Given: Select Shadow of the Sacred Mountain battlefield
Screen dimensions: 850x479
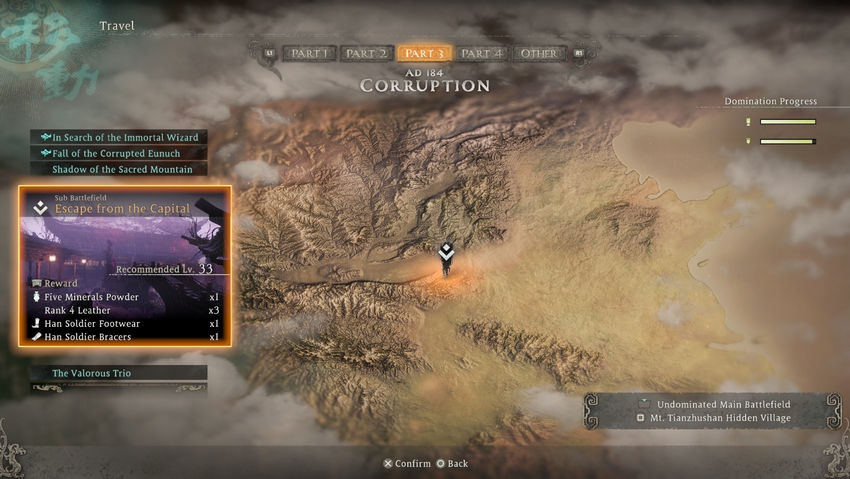Looking at the screenshot, I should click(120, 169).
